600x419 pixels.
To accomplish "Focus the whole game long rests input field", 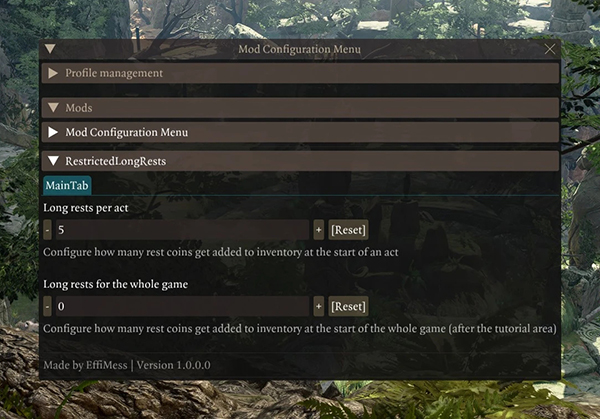I will pos(182,306).
